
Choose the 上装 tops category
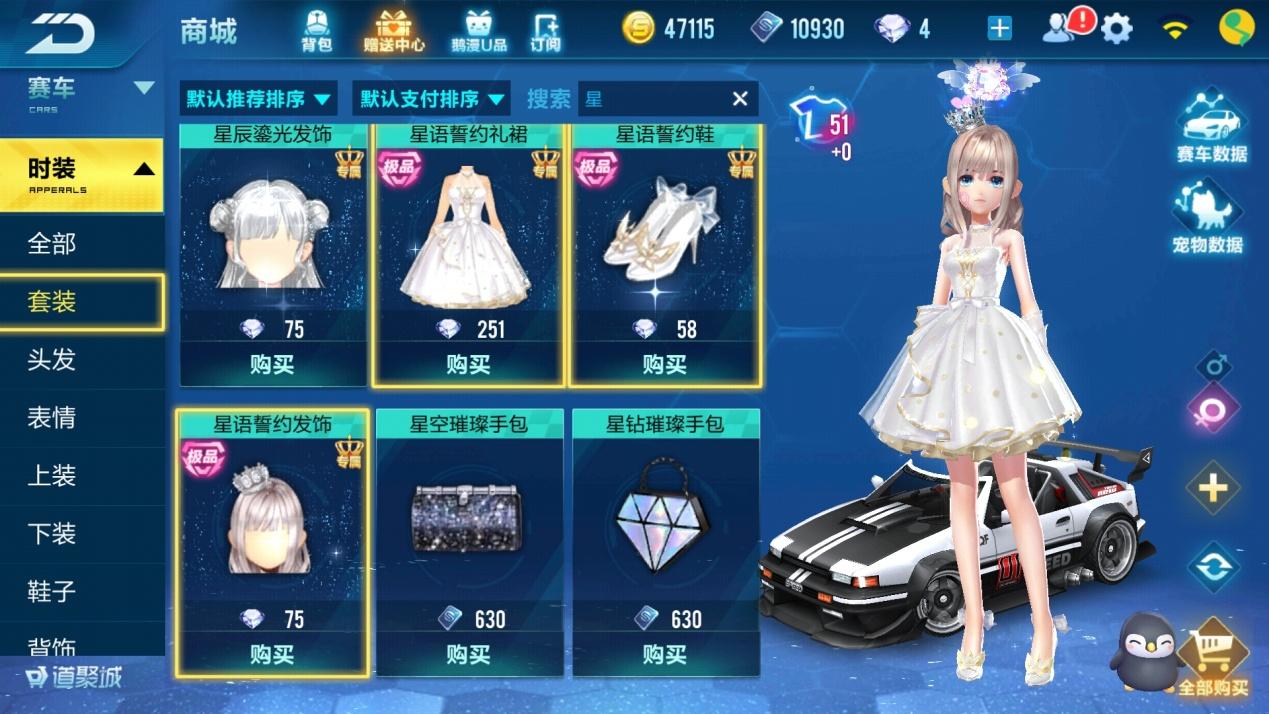(x=52, y=475)
